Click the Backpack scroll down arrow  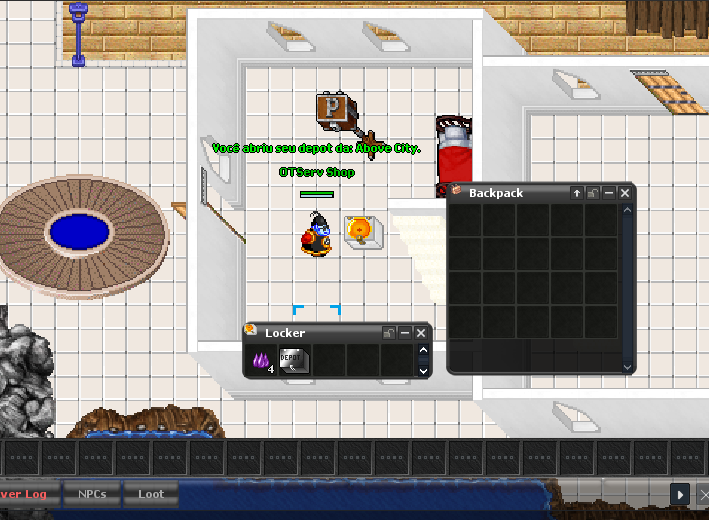(x=628, y=367)
